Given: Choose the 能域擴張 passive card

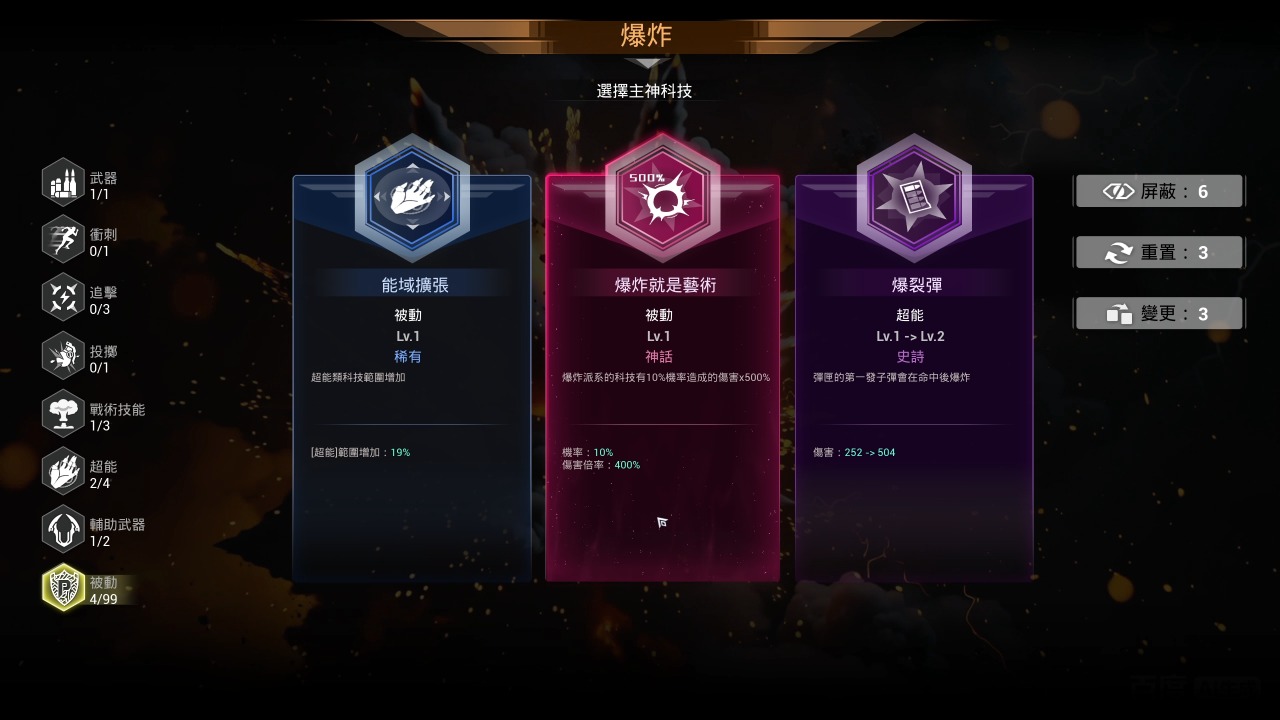Looking at the screenshot, I should (x=411, y=380).
